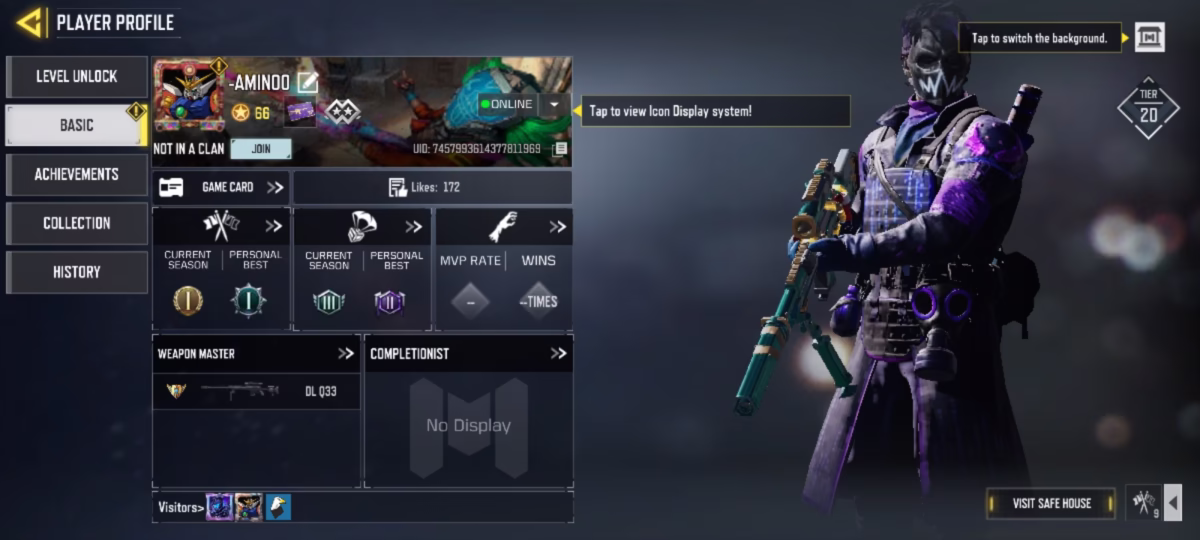Screen dimensions: 1200x540
Task: Expand the Completionist section
Action: (558, 354)
